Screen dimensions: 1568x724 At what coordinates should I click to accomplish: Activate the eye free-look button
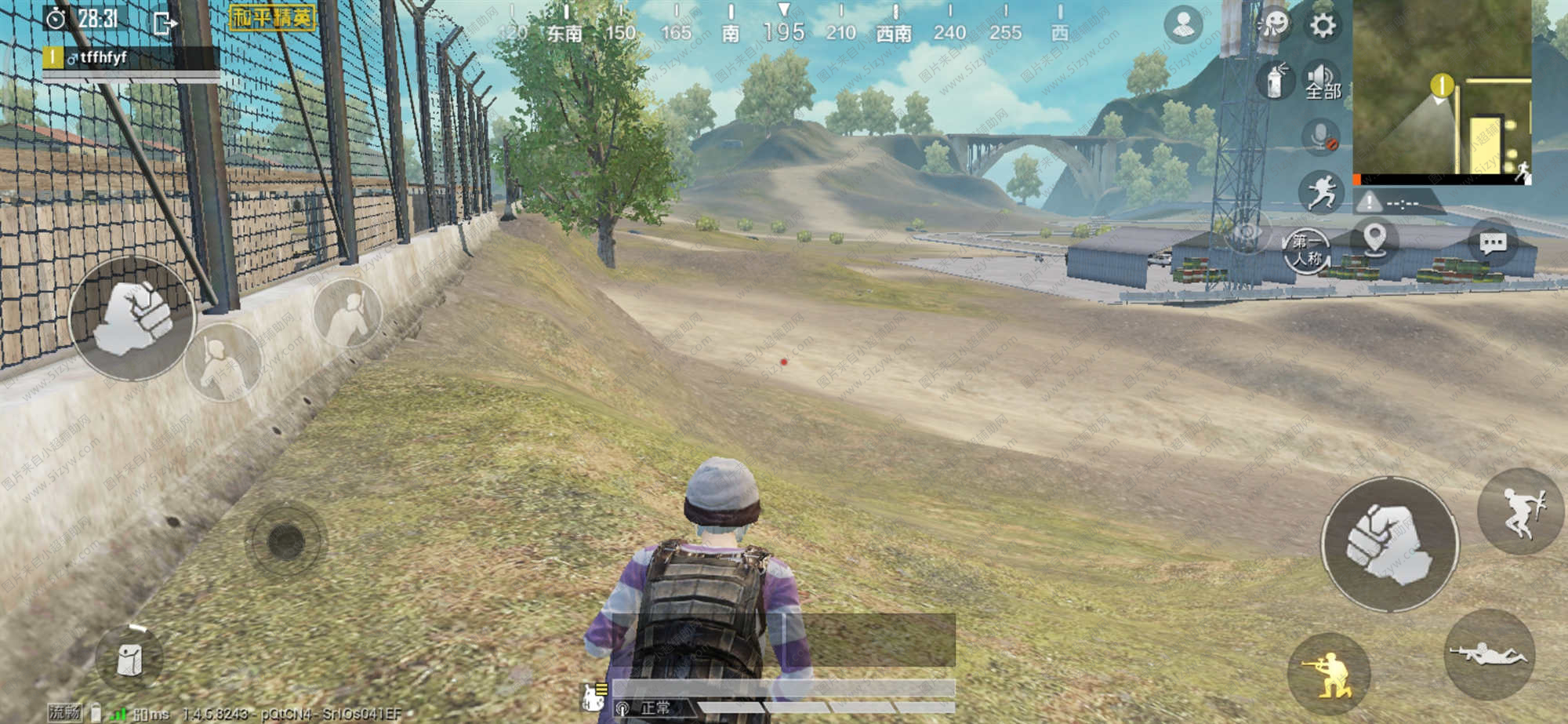point(1245,233)
